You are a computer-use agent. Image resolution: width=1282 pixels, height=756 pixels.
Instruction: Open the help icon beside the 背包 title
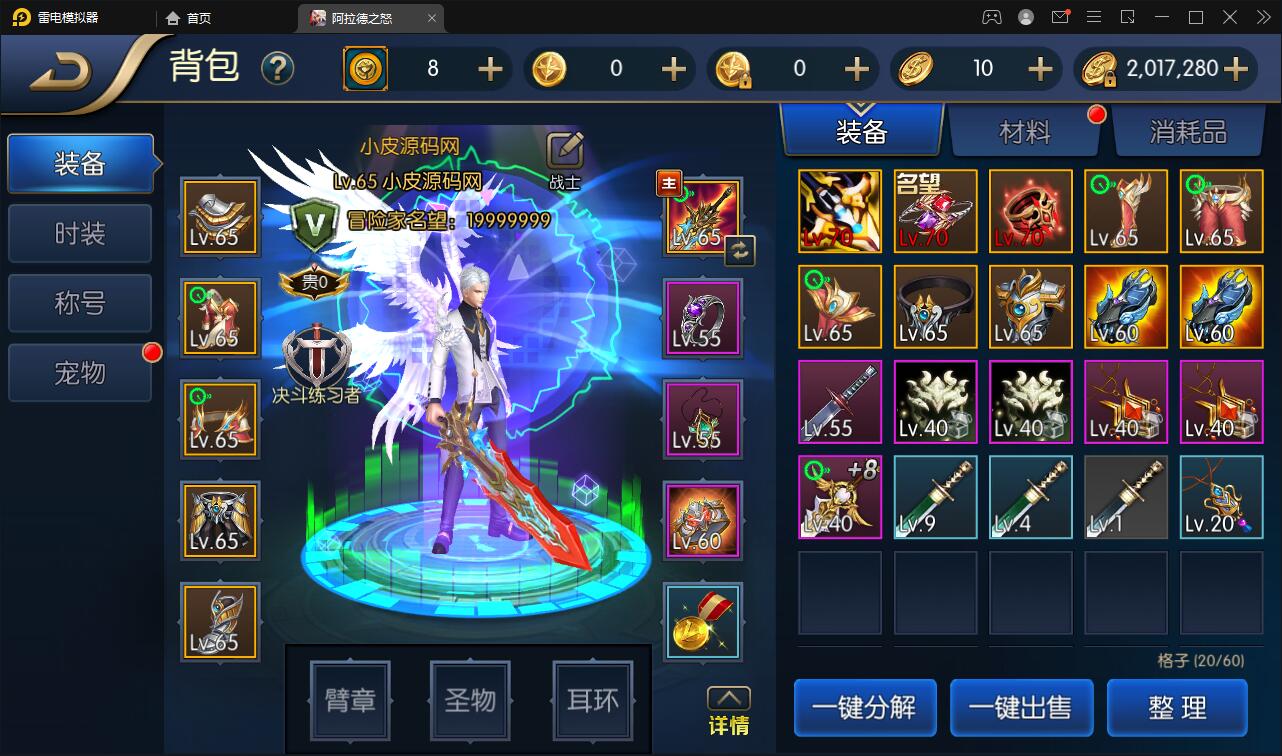278,68
